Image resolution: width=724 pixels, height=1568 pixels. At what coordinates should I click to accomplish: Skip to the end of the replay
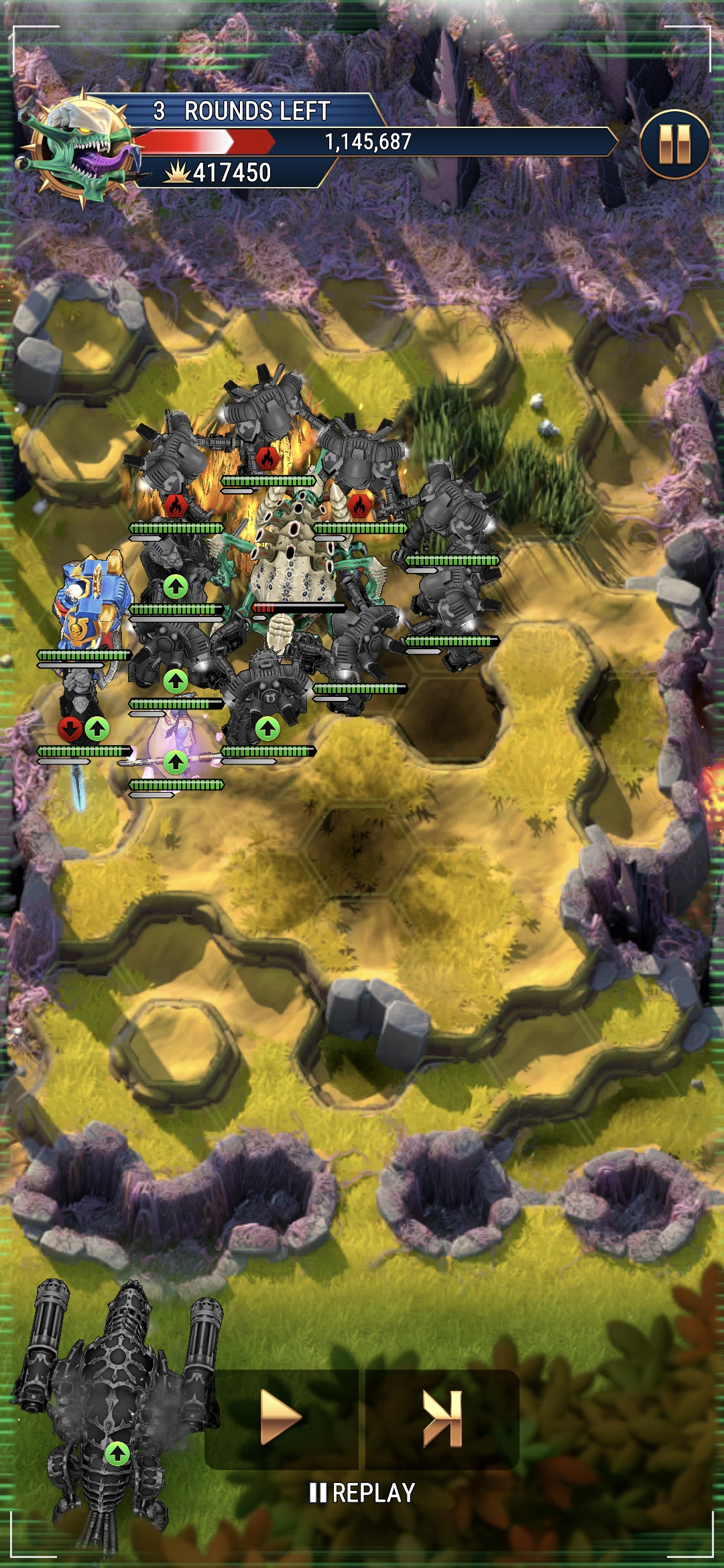pyautogui.click(x=442, y=1418)
